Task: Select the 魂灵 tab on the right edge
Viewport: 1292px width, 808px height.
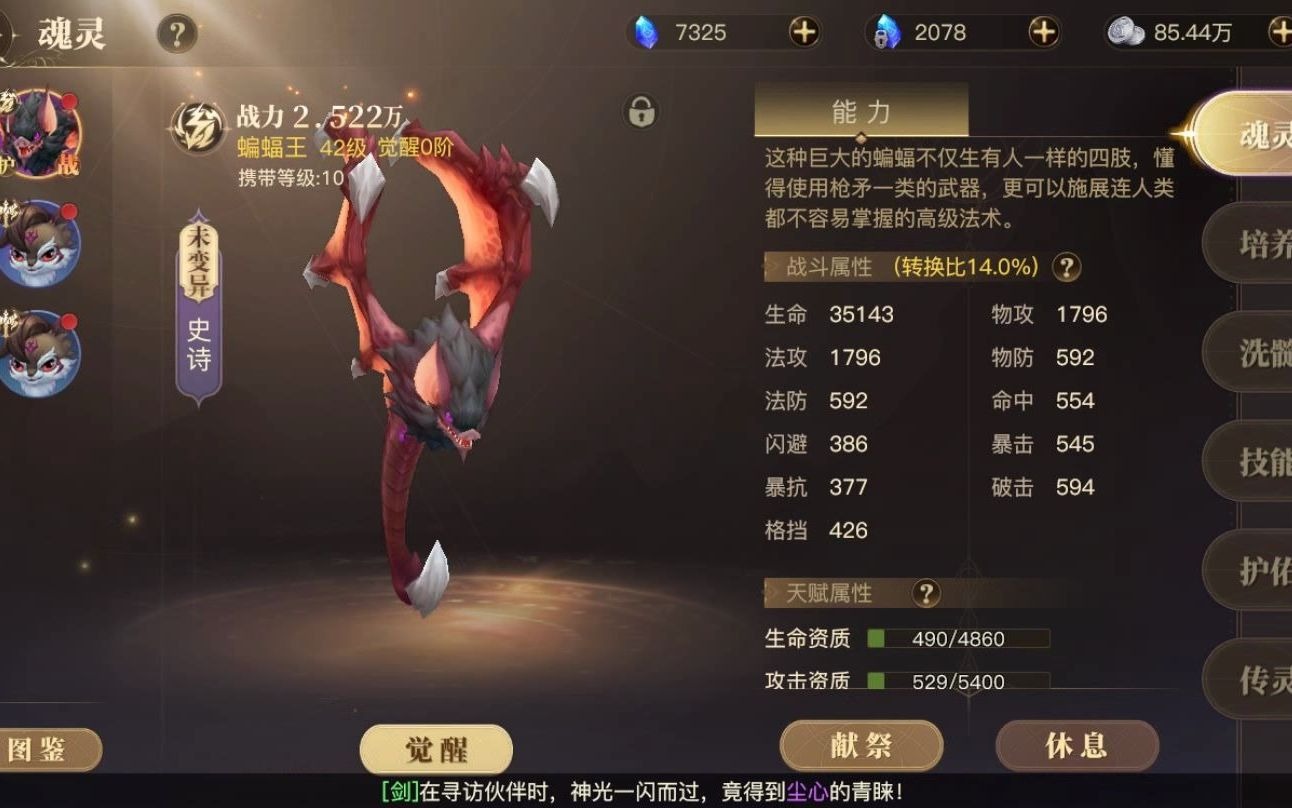Action: click(x=1253, y=134)
